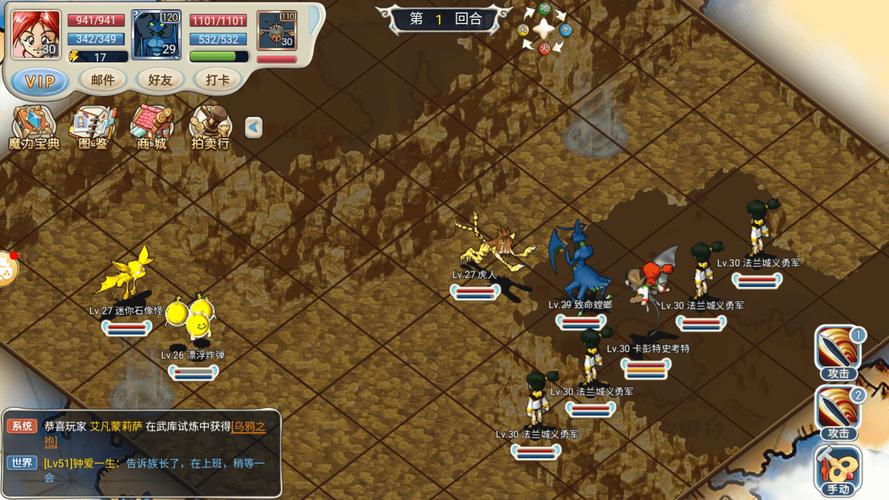Visit the 商城 shop
The height and width of the screenshot is (500, 889).
point(151,129)
